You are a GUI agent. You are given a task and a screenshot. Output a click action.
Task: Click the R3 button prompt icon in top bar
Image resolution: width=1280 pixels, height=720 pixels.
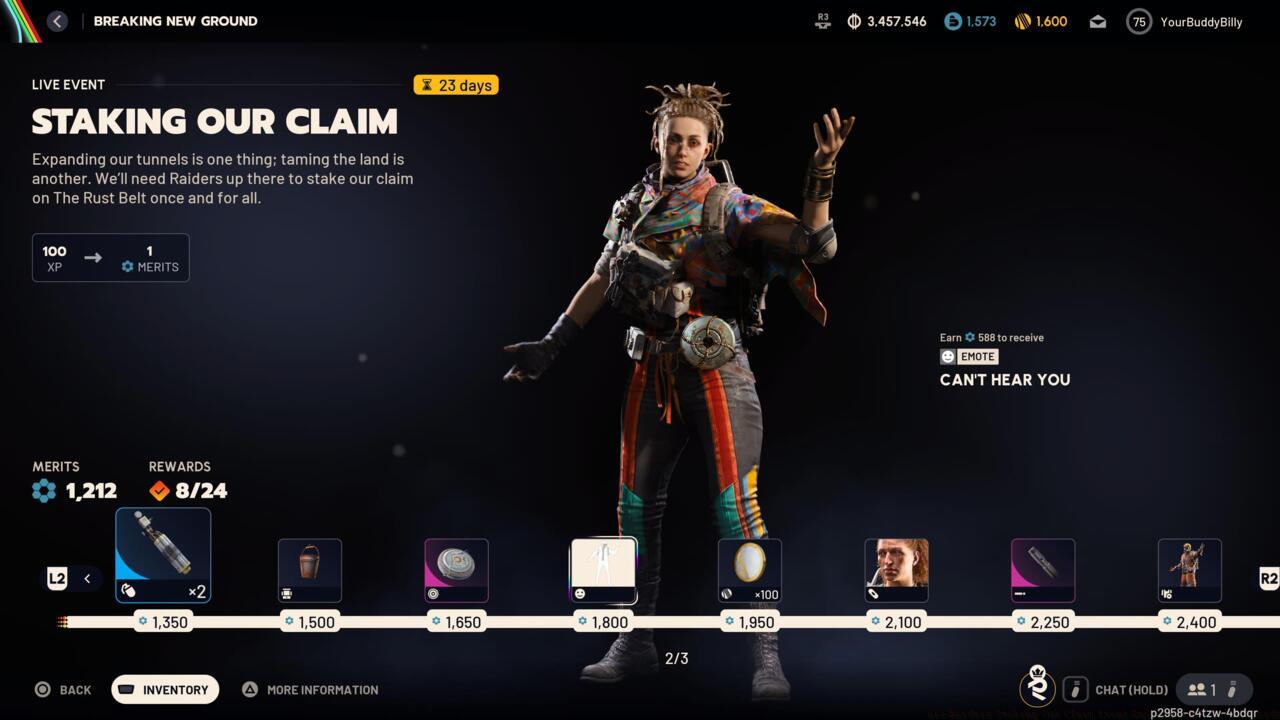pyautogui.click(x=822, y=20)
